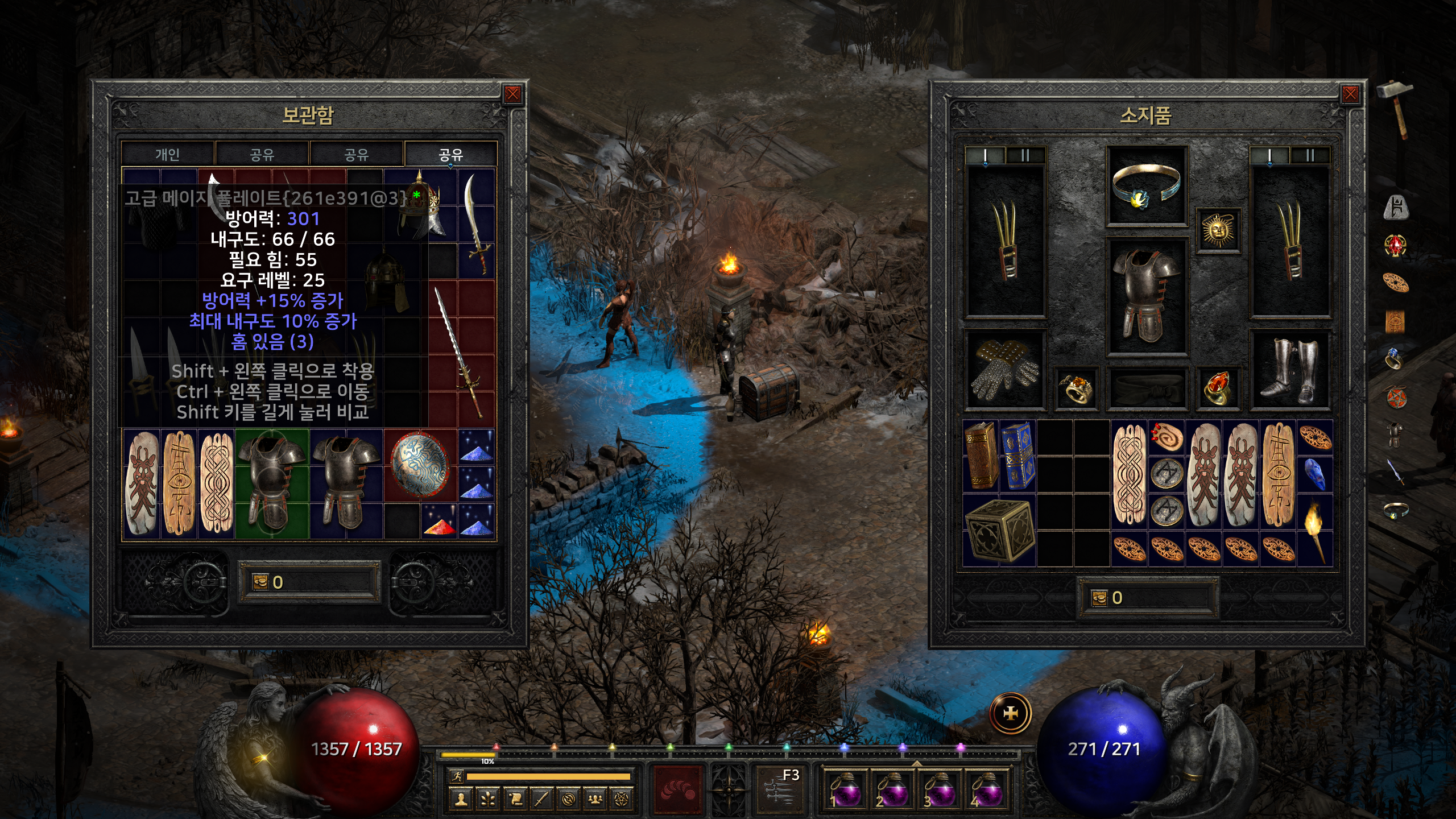
Task: Open the skill tree leaf button
Action: (488, 800)
